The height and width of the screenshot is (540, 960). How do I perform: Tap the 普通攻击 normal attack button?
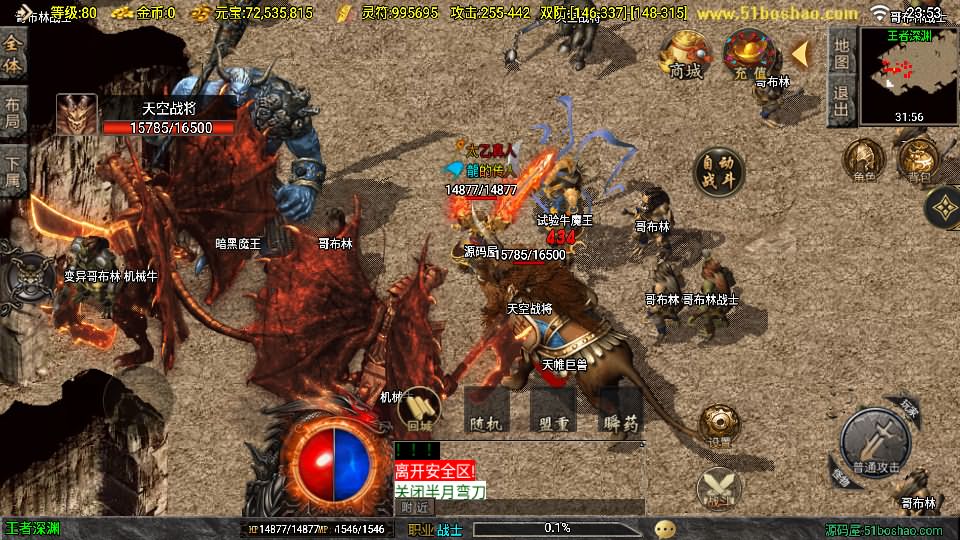tap(876, 440)
